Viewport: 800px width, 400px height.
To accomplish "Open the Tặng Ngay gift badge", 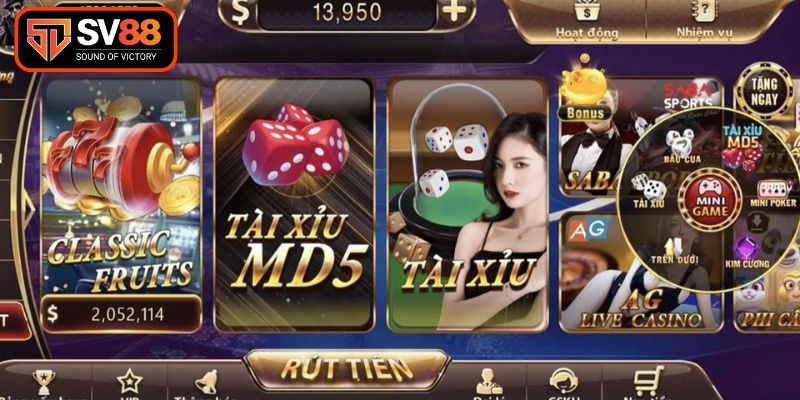I will point(765,92).
